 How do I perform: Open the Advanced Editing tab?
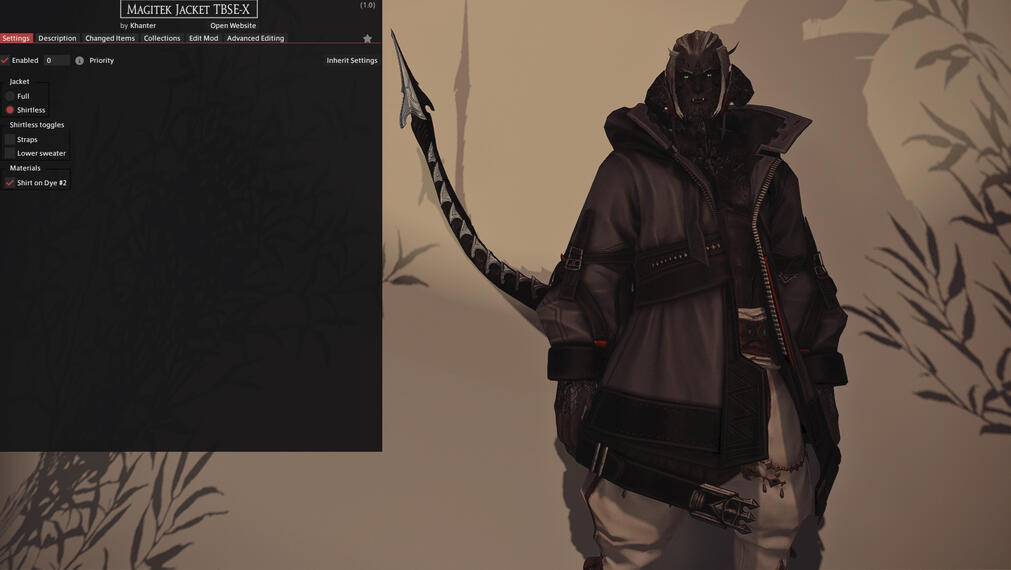tap(255, 38)
